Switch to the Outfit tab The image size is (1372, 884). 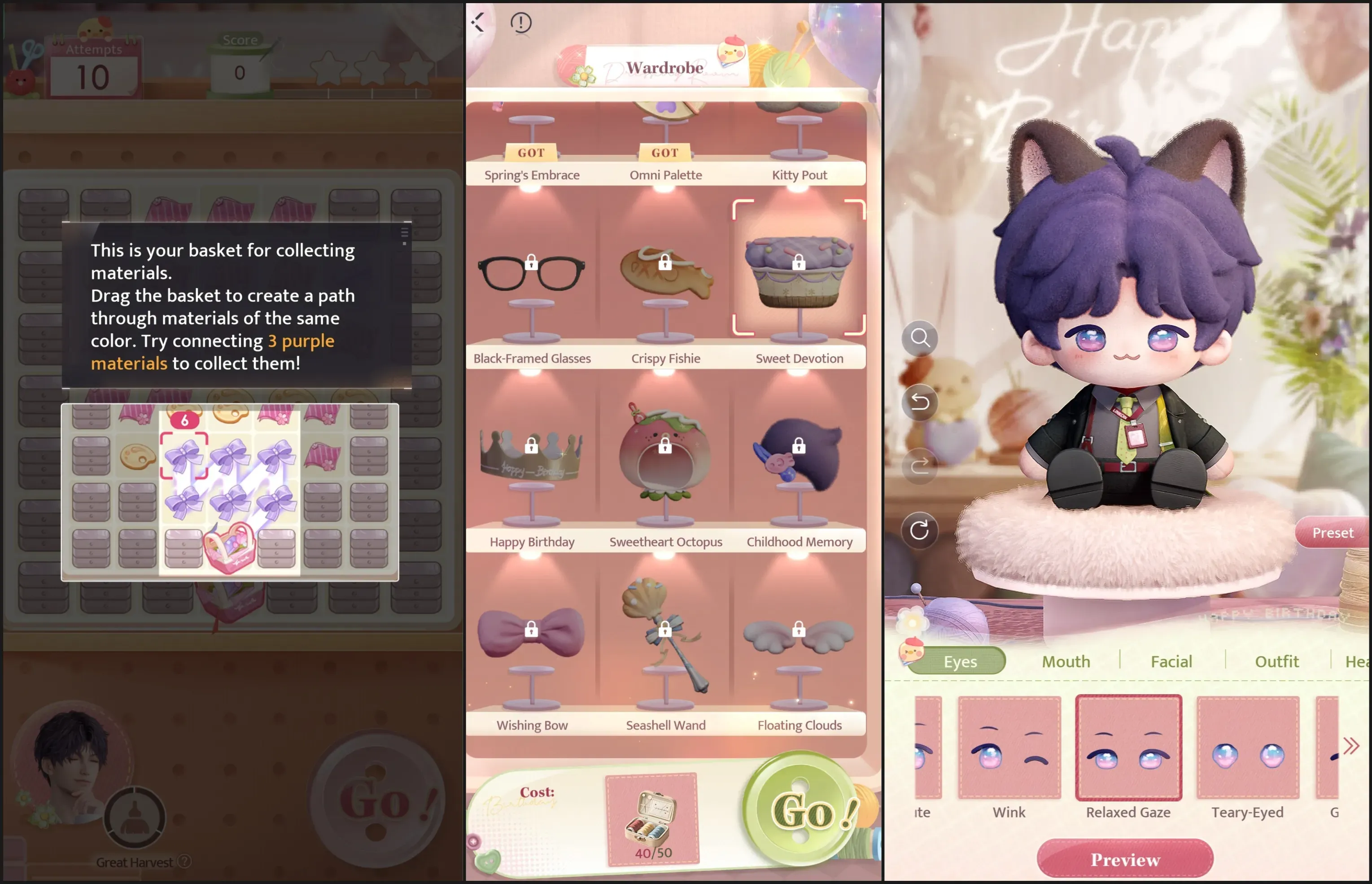[x=1276, y=662]
